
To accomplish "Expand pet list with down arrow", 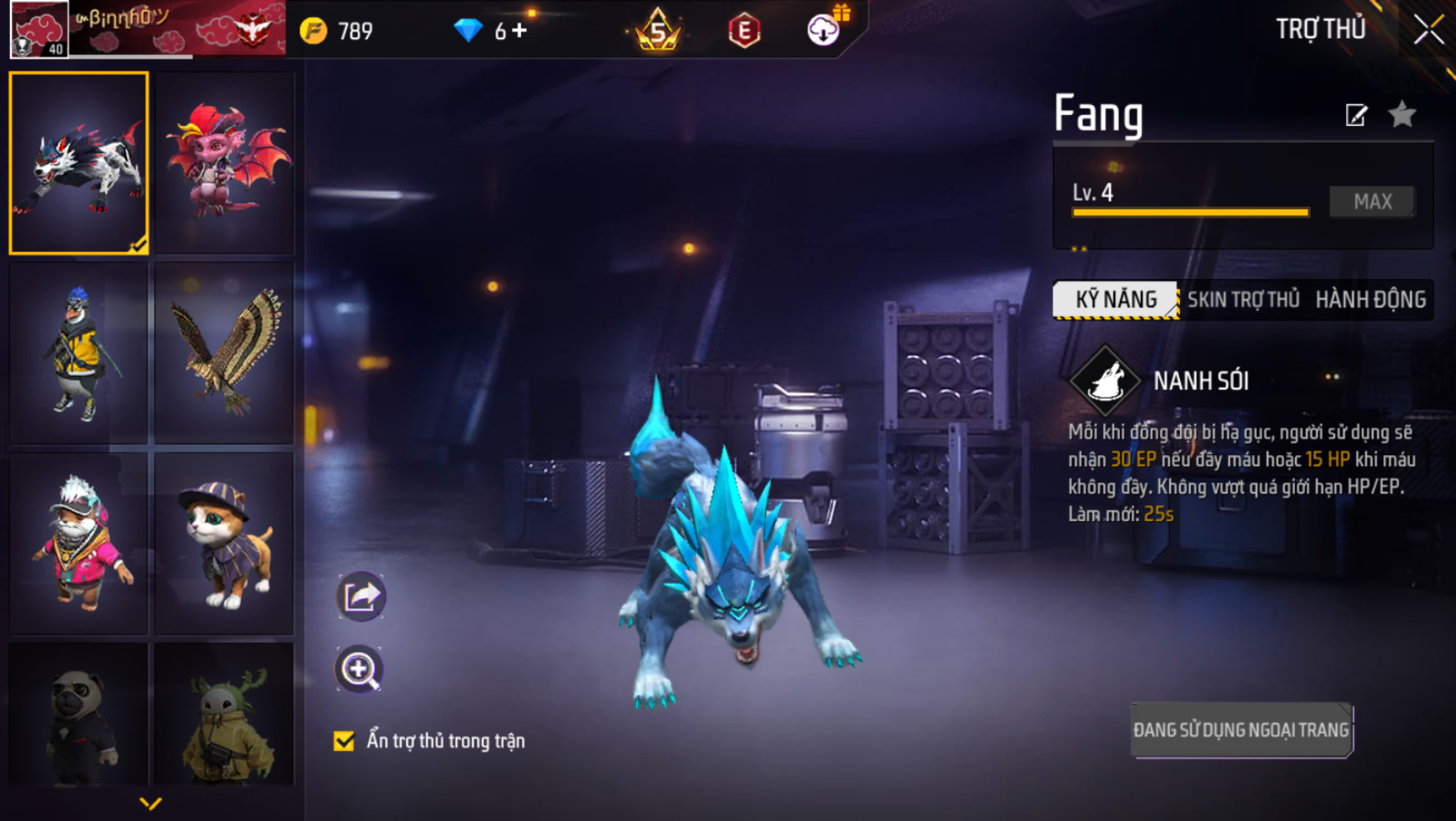I will (150, 803).
